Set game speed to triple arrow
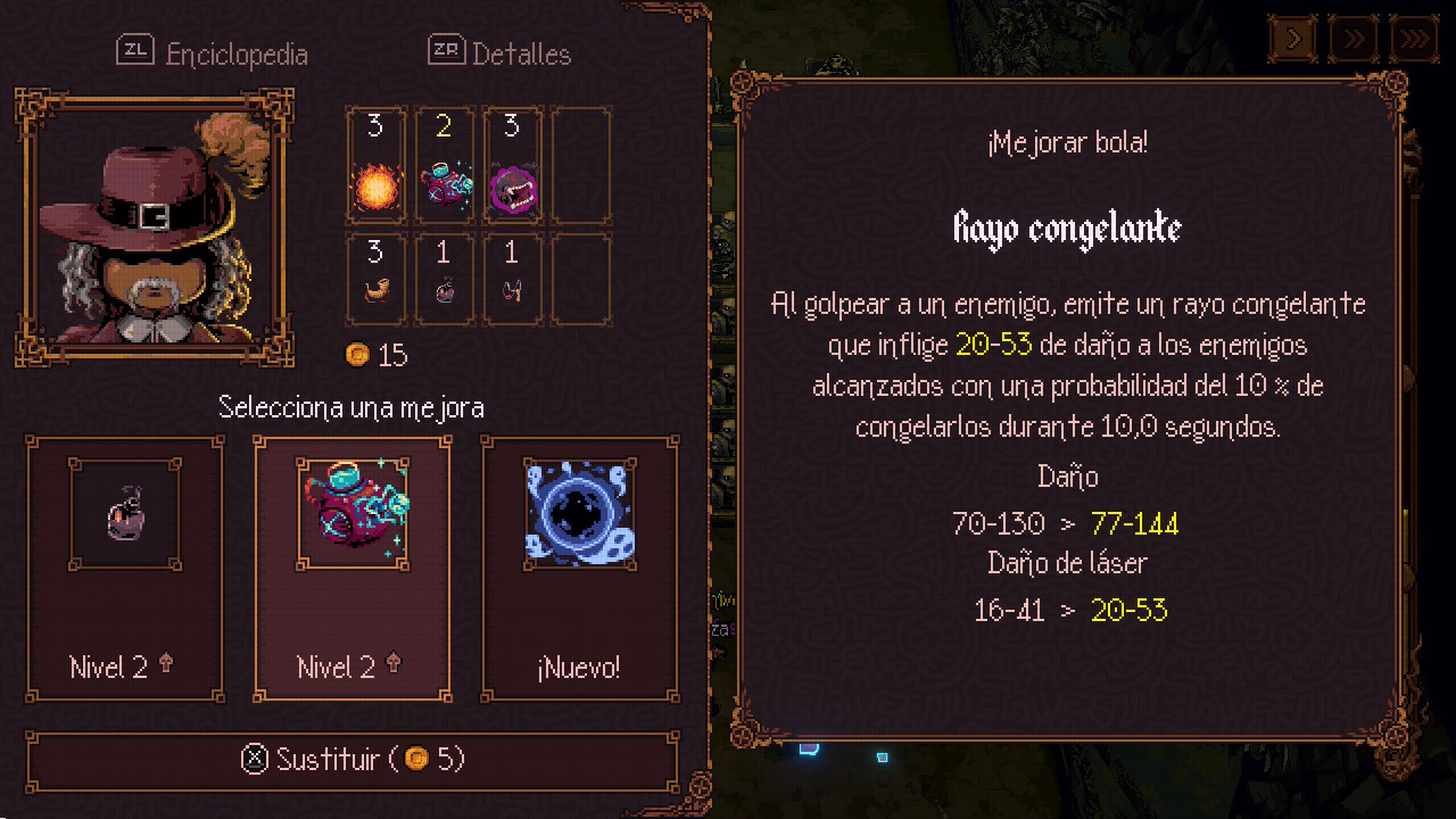This screenshot has width=1456, height=819. 1414,39
